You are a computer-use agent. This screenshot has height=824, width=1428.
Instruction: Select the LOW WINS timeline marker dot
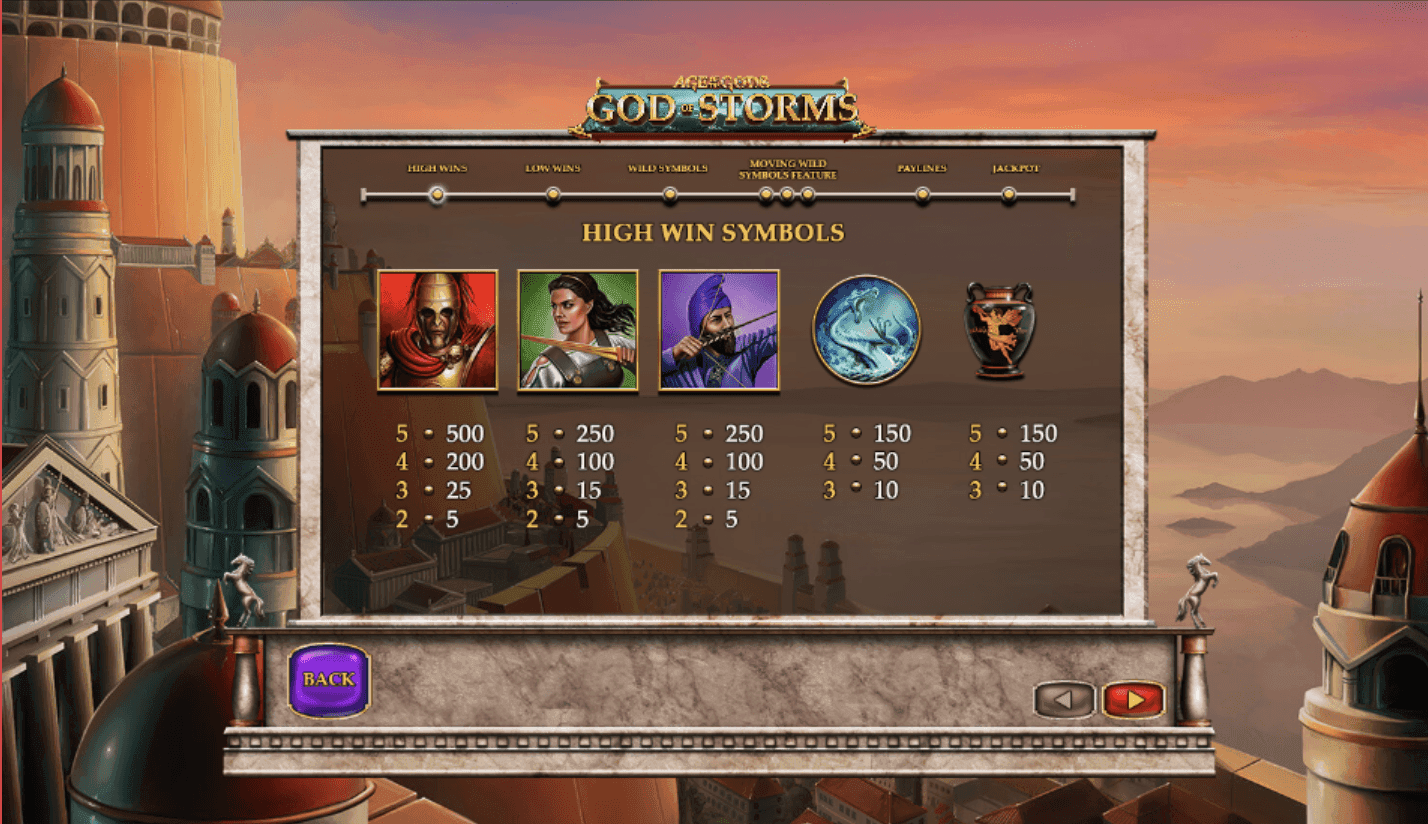(x=555, y=194)
